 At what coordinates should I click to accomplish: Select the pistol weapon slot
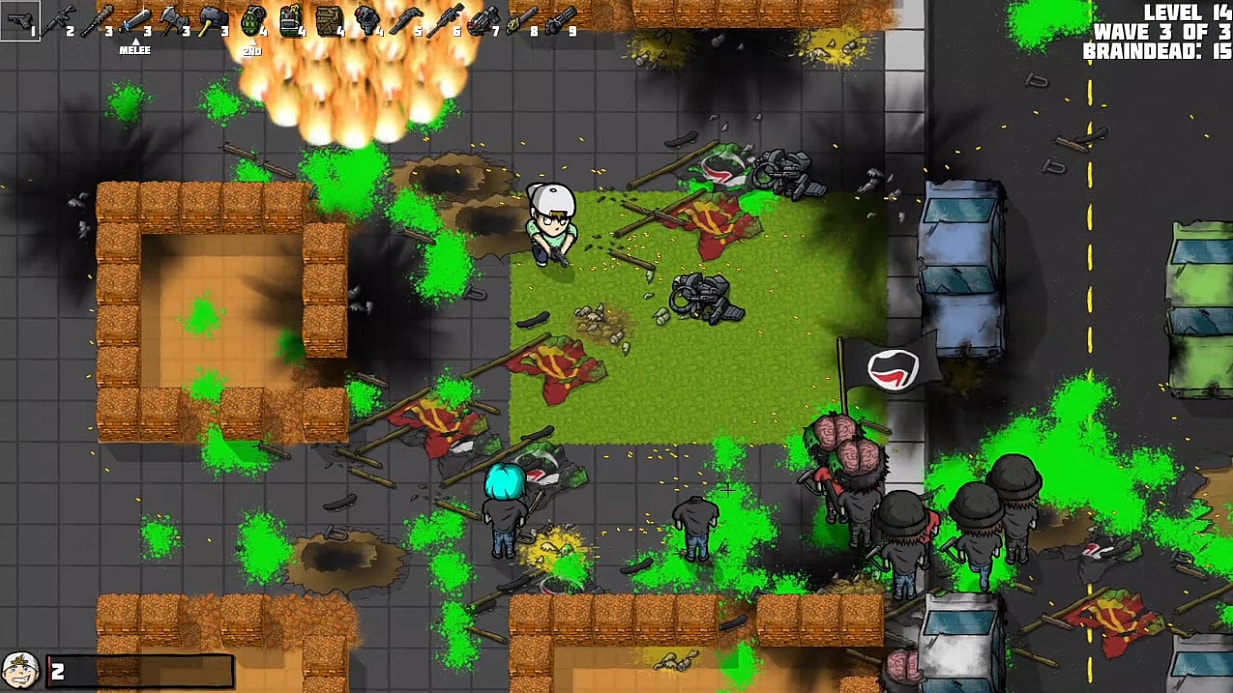coord(19,20)
